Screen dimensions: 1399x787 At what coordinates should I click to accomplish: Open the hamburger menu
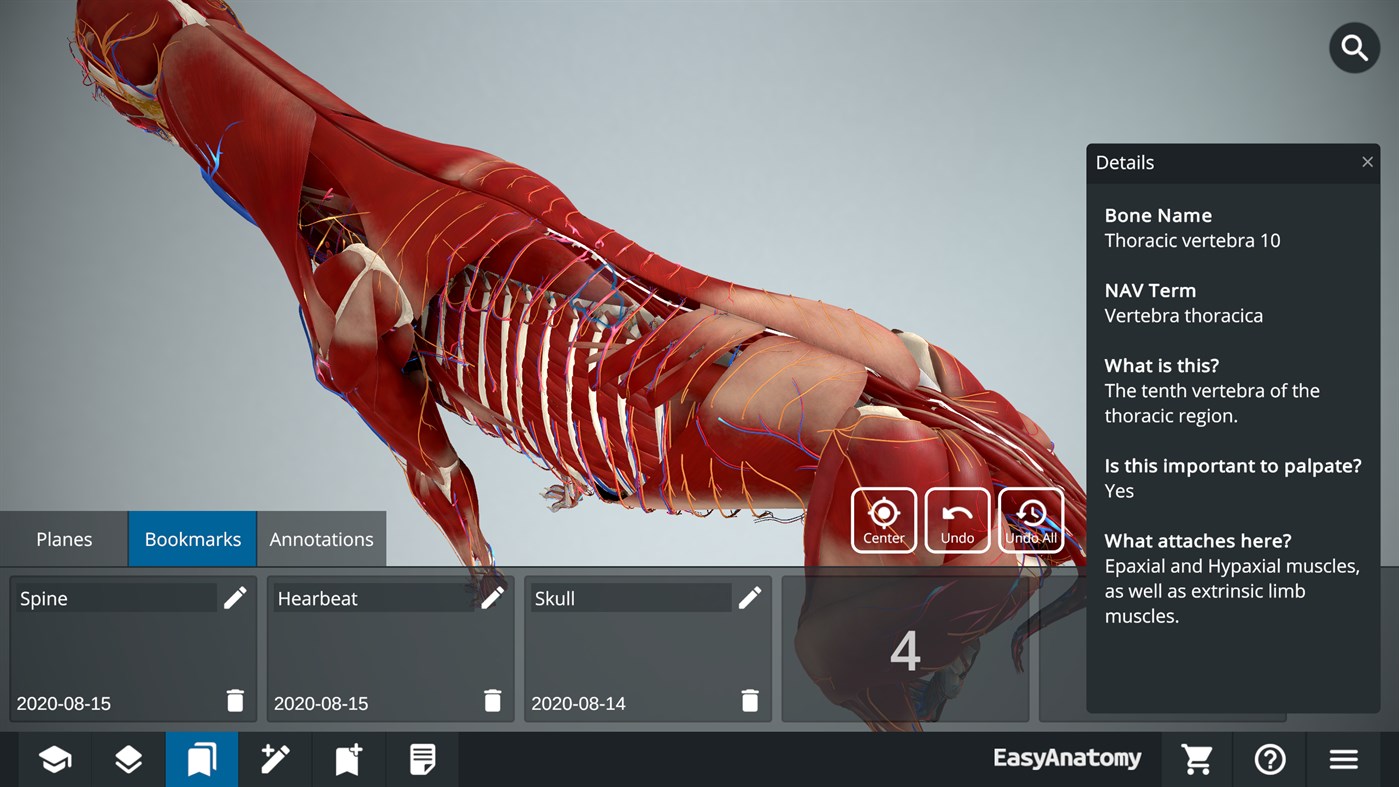point(1344,759)
